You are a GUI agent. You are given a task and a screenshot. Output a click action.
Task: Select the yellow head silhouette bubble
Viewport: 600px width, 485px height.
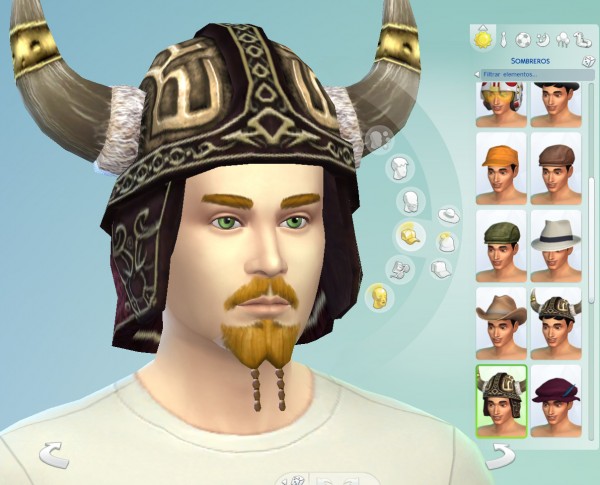[379, 295]
